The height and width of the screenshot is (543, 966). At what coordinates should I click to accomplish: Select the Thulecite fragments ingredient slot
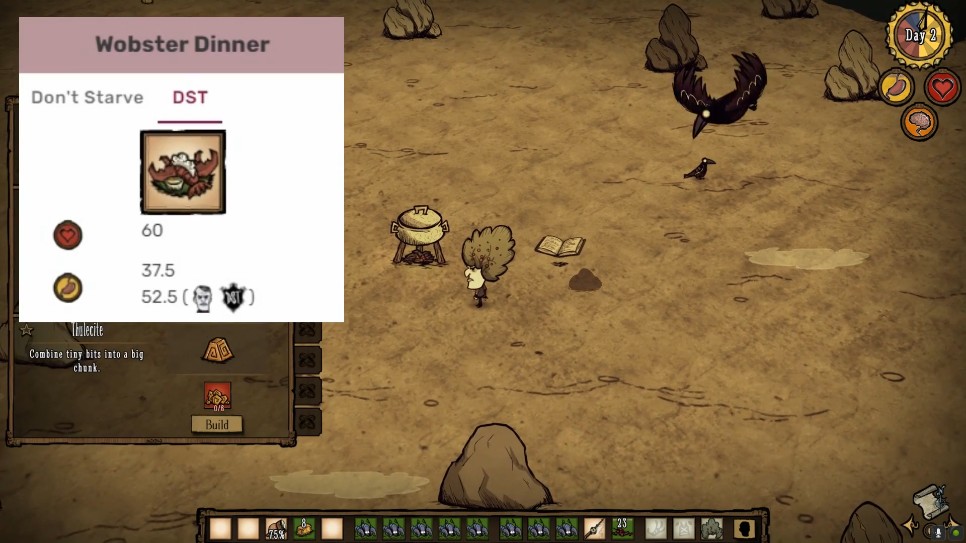(217, 396)
